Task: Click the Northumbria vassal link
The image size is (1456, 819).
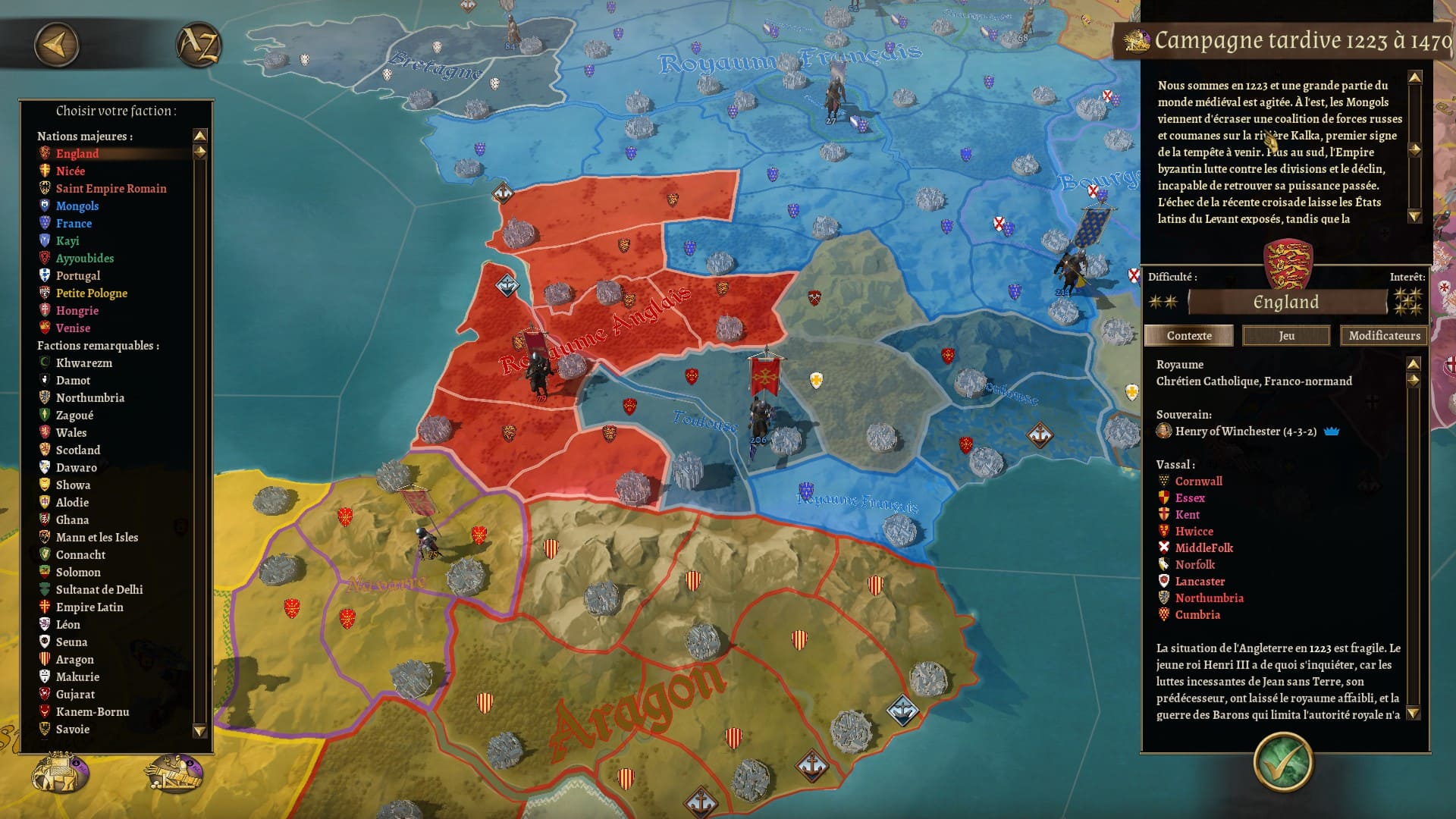Action: [x=1209, y=598]
